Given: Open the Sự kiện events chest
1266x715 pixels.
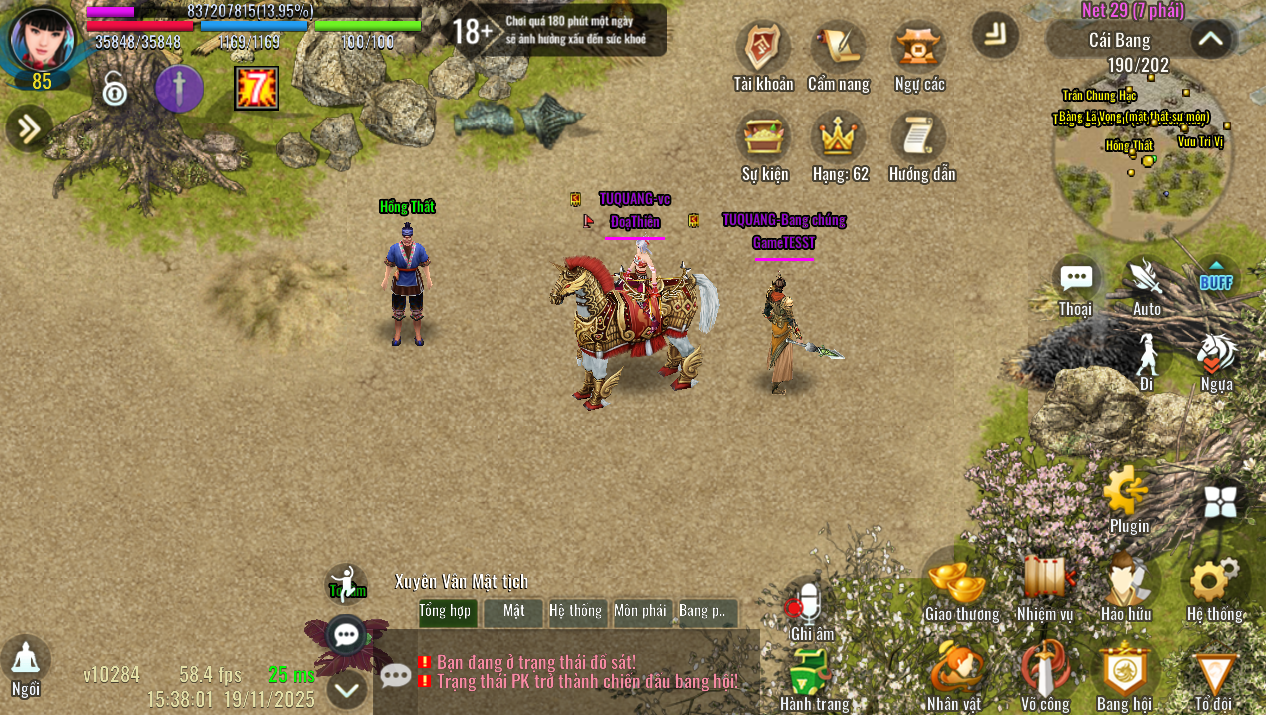Looking at the screenshot, I should (x=764, y=138).
